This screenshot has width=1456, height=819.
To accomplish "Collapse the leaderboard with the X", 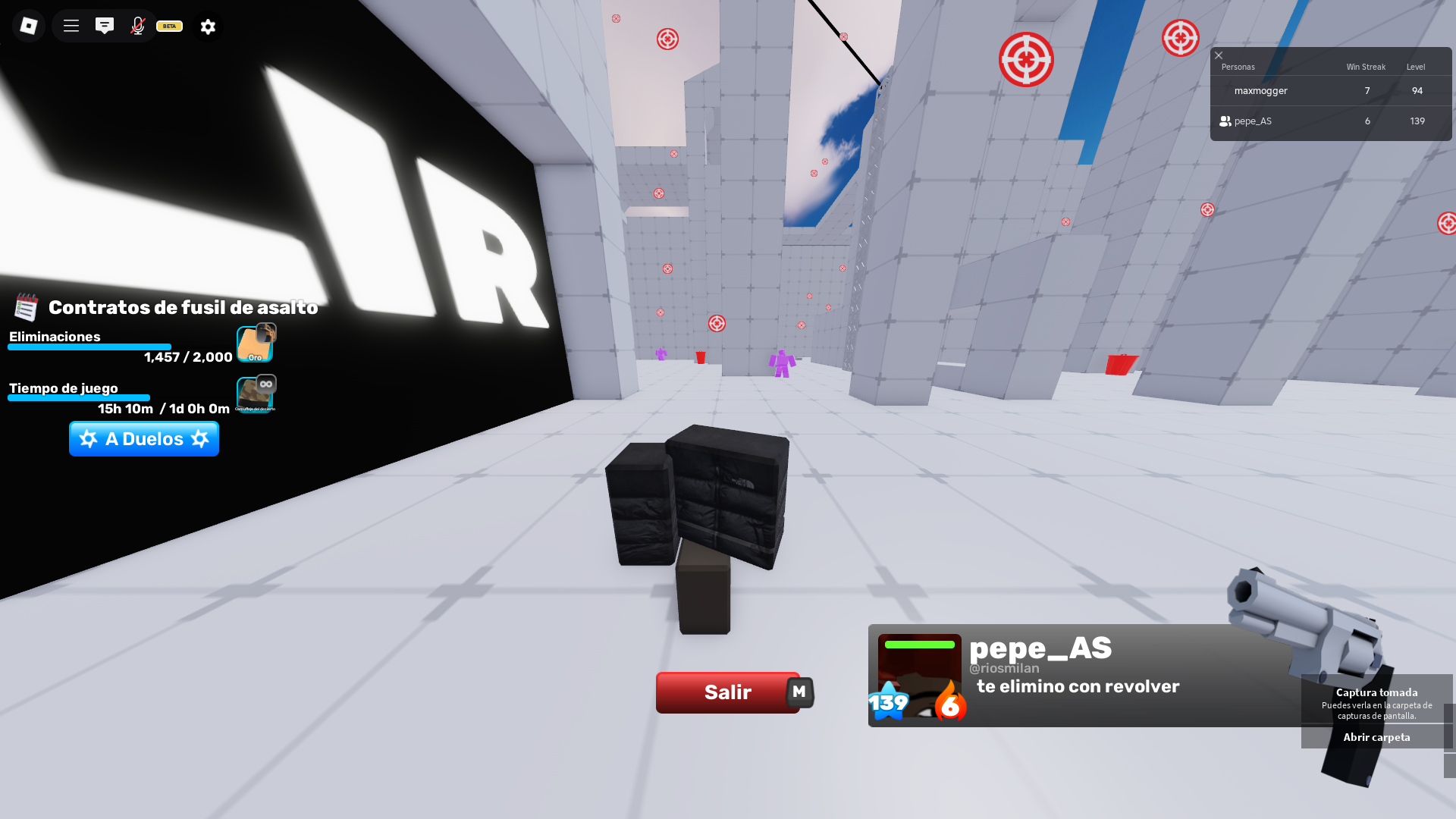I will pos(1219,55).
